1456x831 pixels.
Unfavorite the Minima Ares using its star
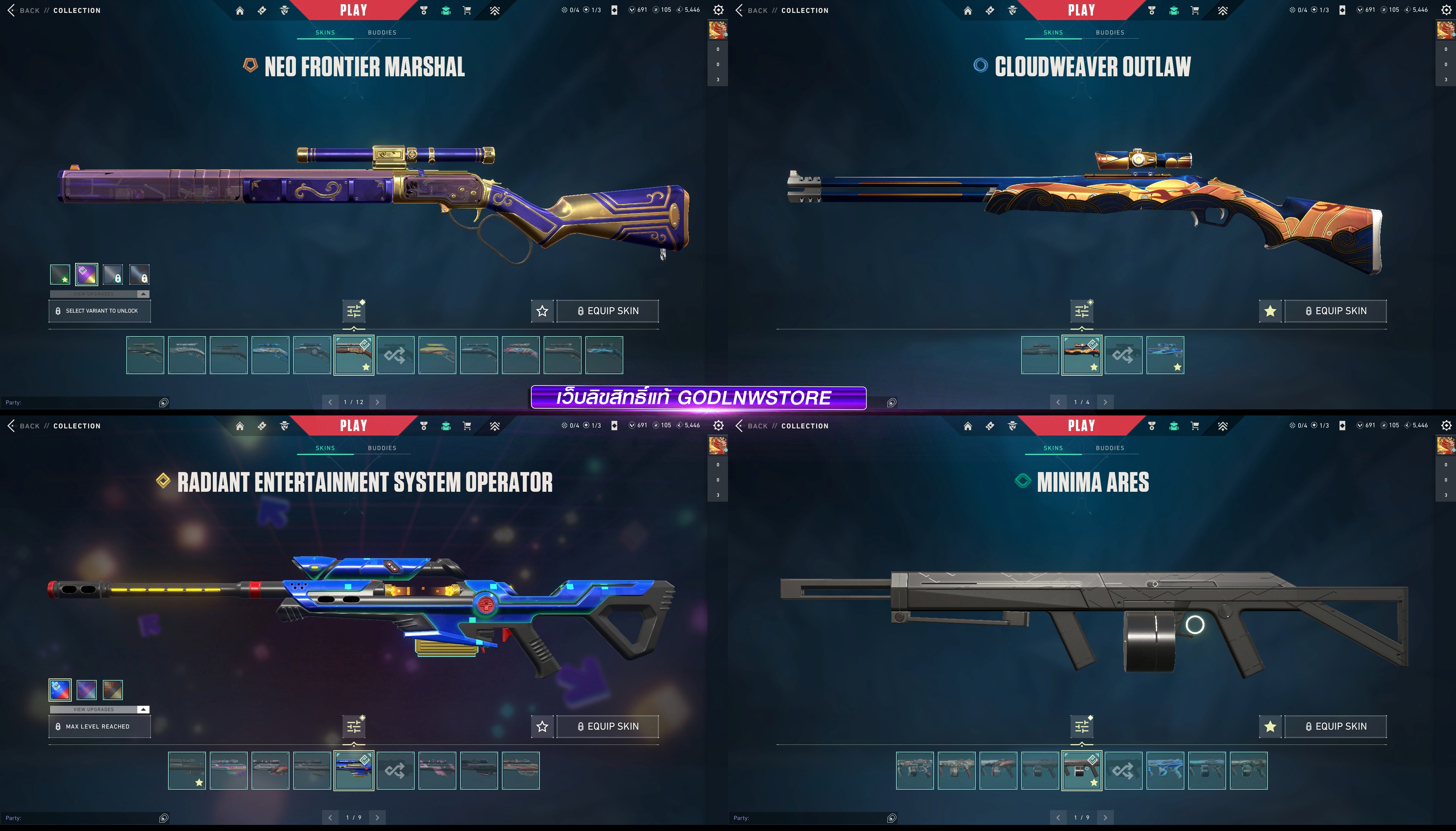pos(1270,727)
